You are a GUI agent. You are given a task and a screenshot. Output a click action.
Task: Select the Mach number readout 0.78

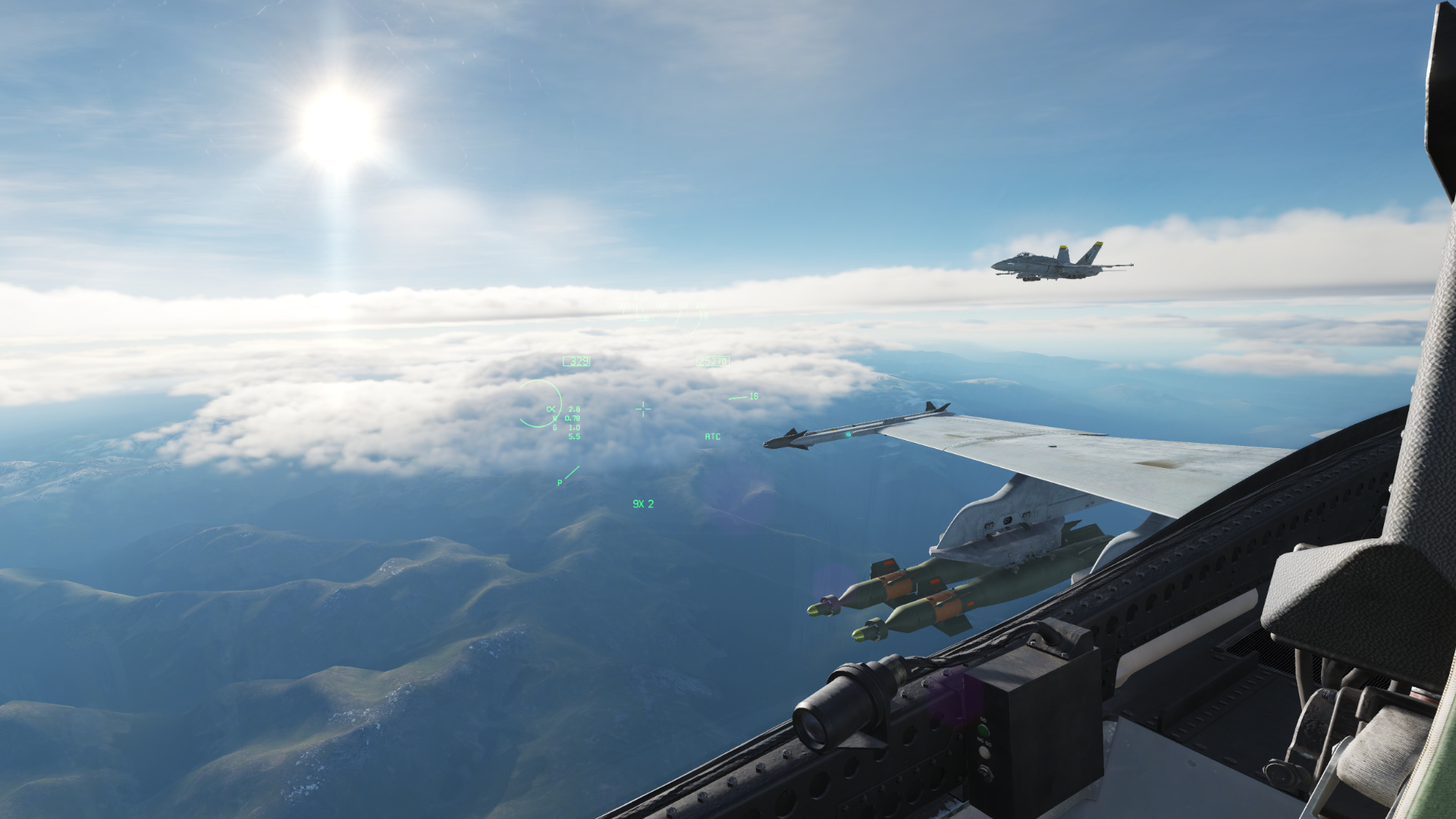point(572,418)
